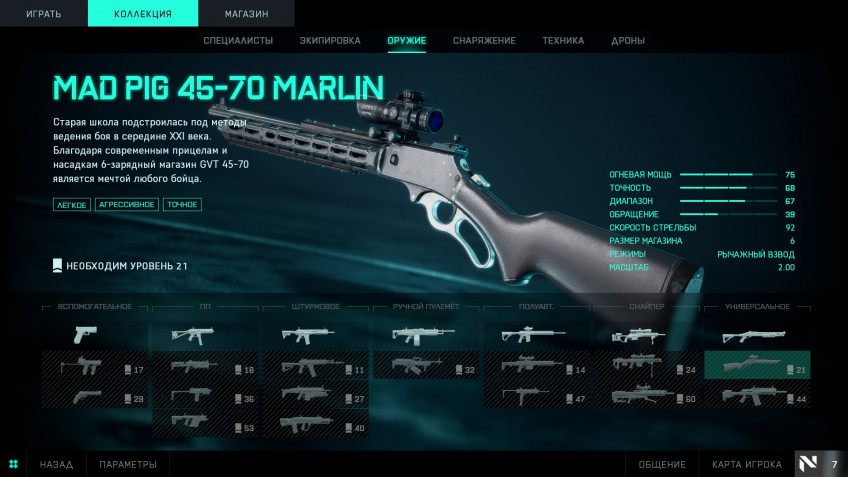Switch to the ИГРАТЬ tab
The width and height of the screenshot is (848, 477).
click(x=43, y=13)
